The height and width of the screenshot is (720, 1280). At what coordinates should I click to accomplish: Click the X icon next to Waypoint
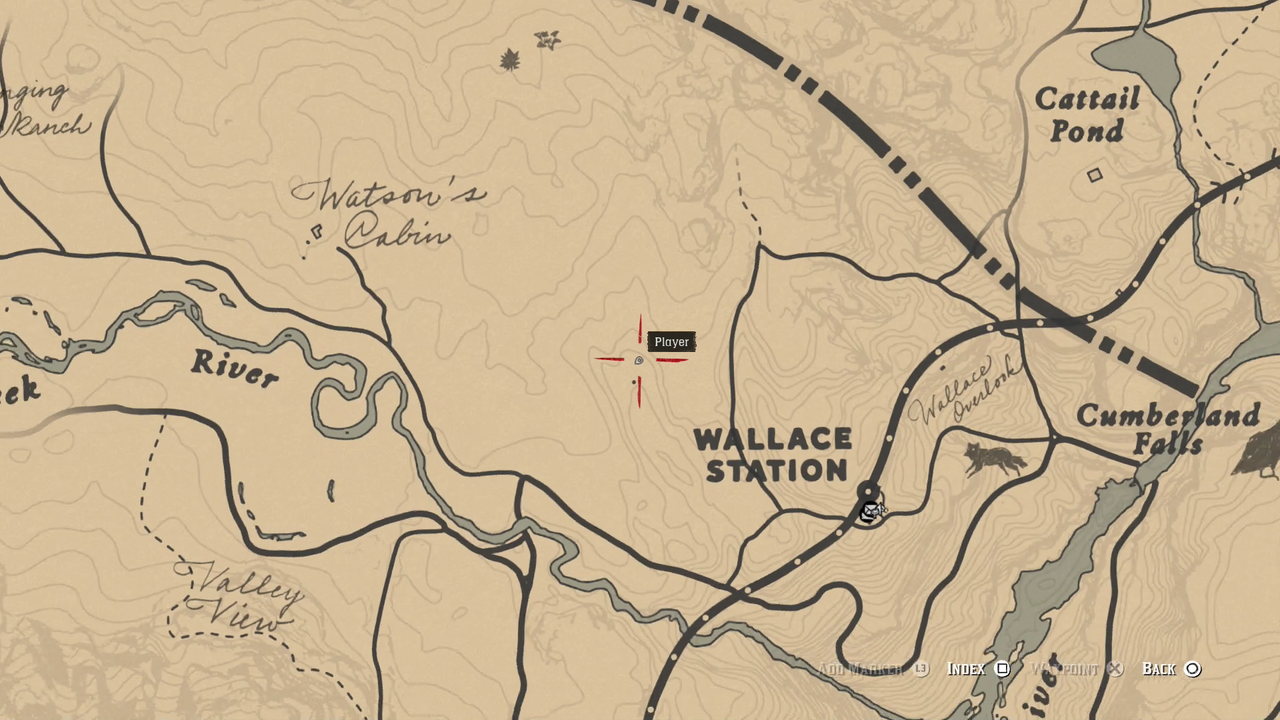pyautogui.click(x=1114, y=668)
